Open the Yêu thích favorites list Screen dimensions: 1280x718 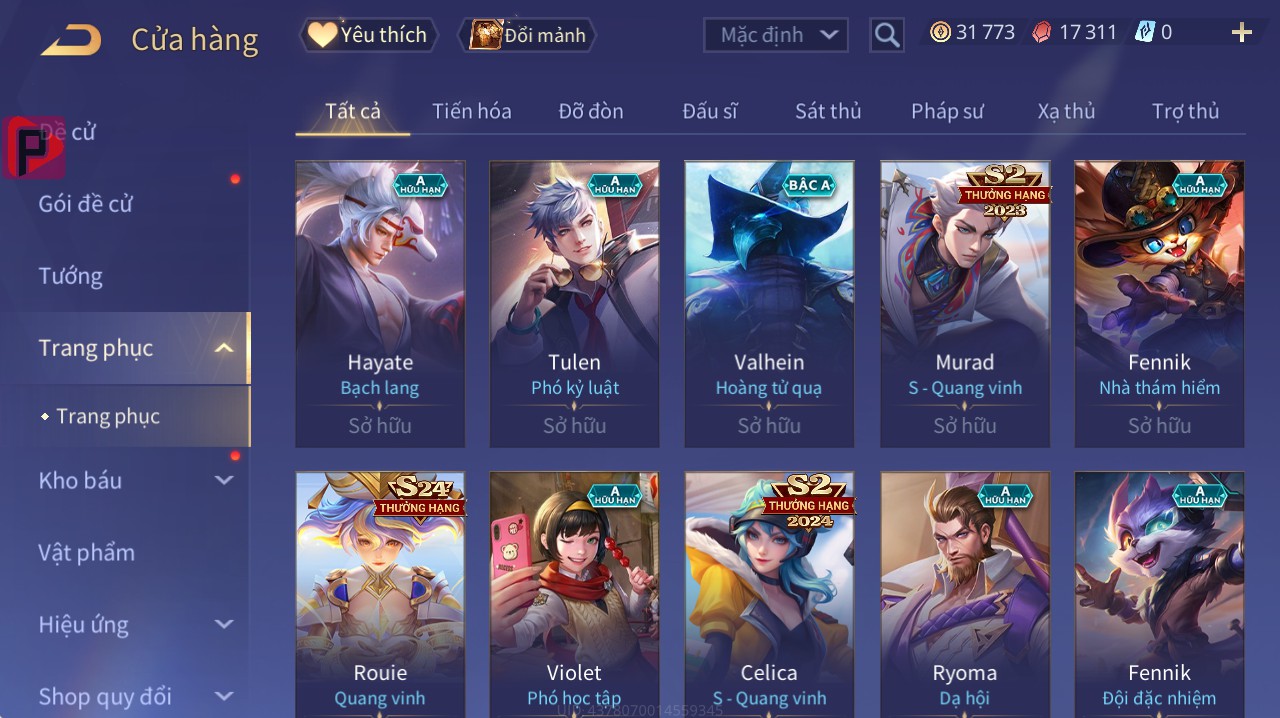tap(369, 35)
